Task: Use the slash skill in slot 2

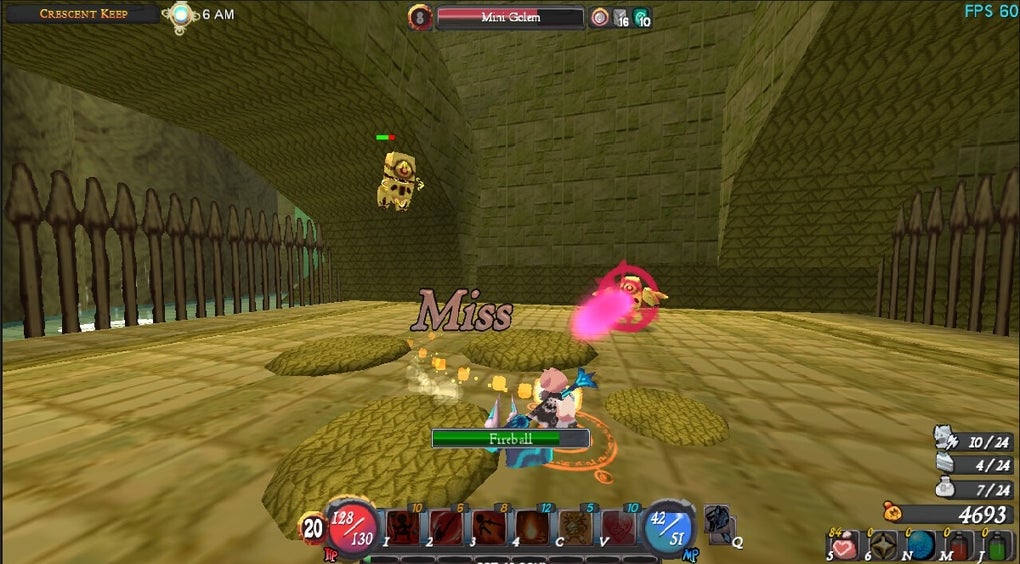Action: coord(446,527)
